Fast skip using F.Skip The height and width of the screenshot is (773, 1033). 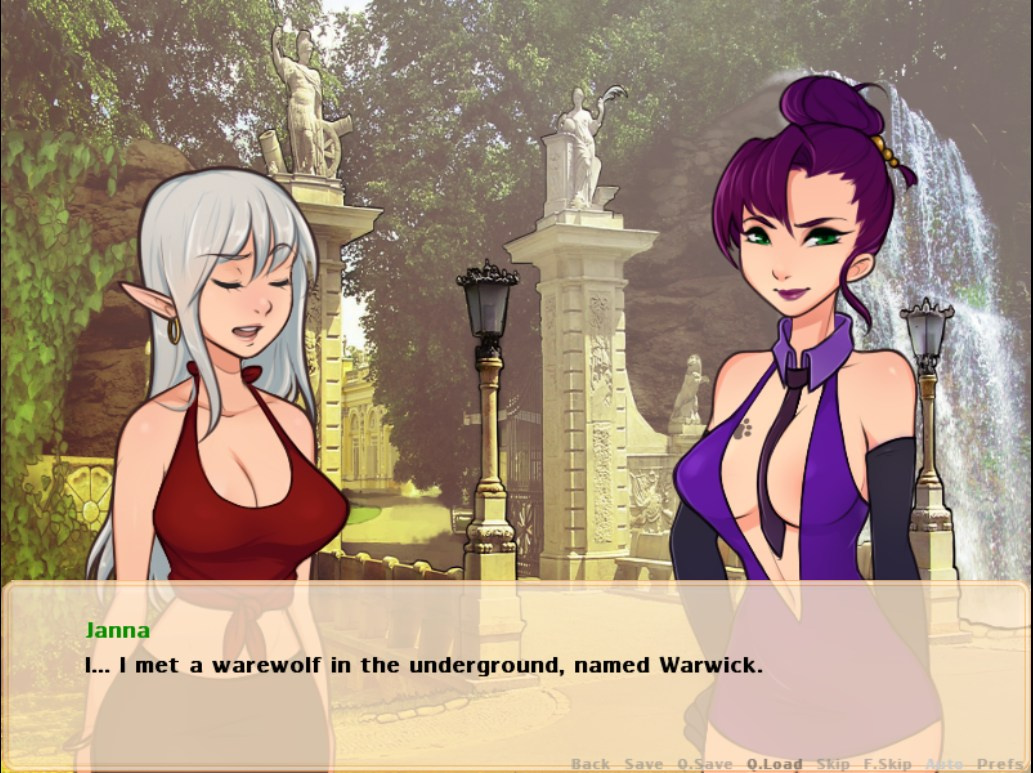(x=888, y=764)
